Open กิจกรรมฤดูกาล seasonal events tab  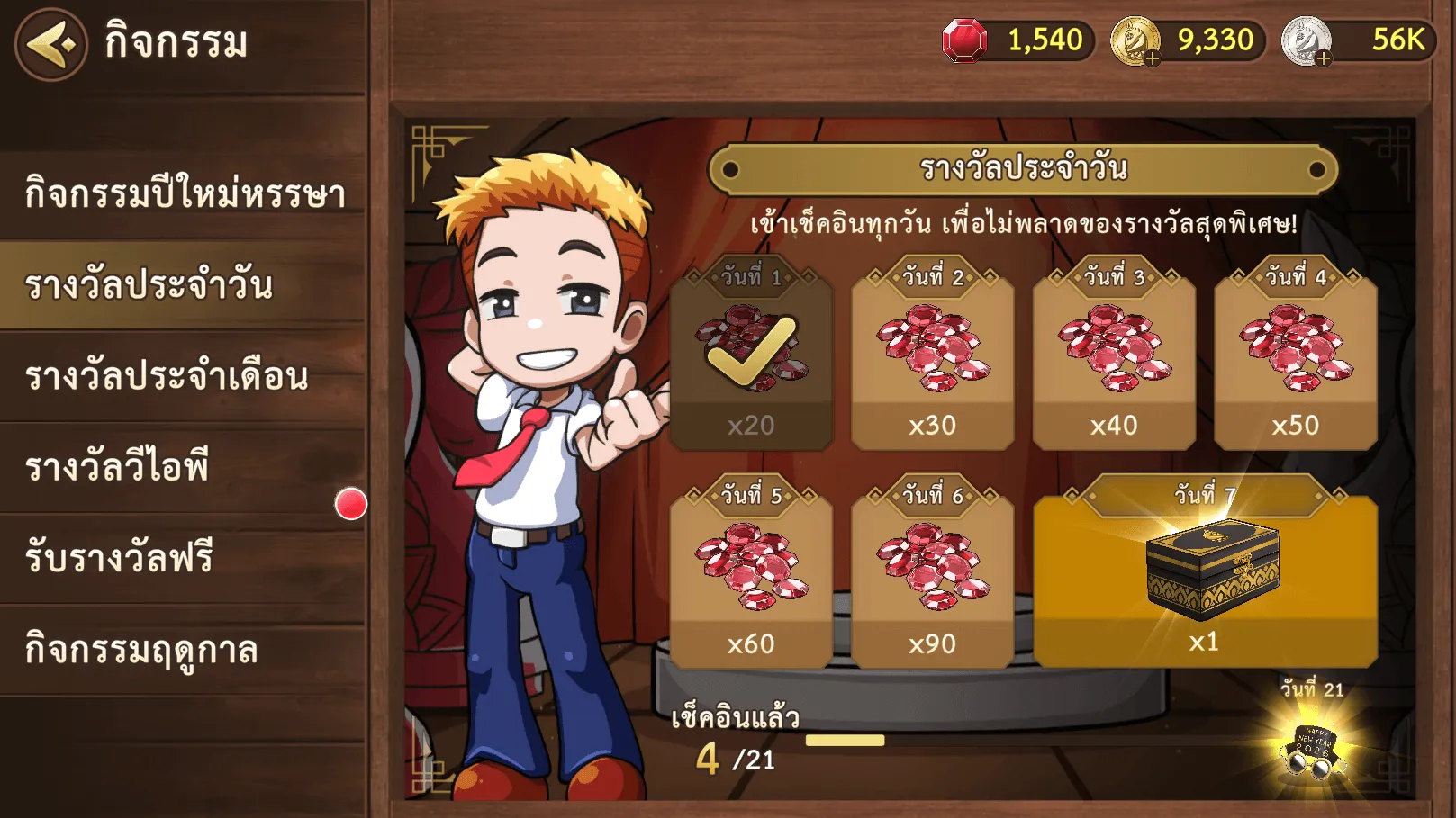coord(185,650)
